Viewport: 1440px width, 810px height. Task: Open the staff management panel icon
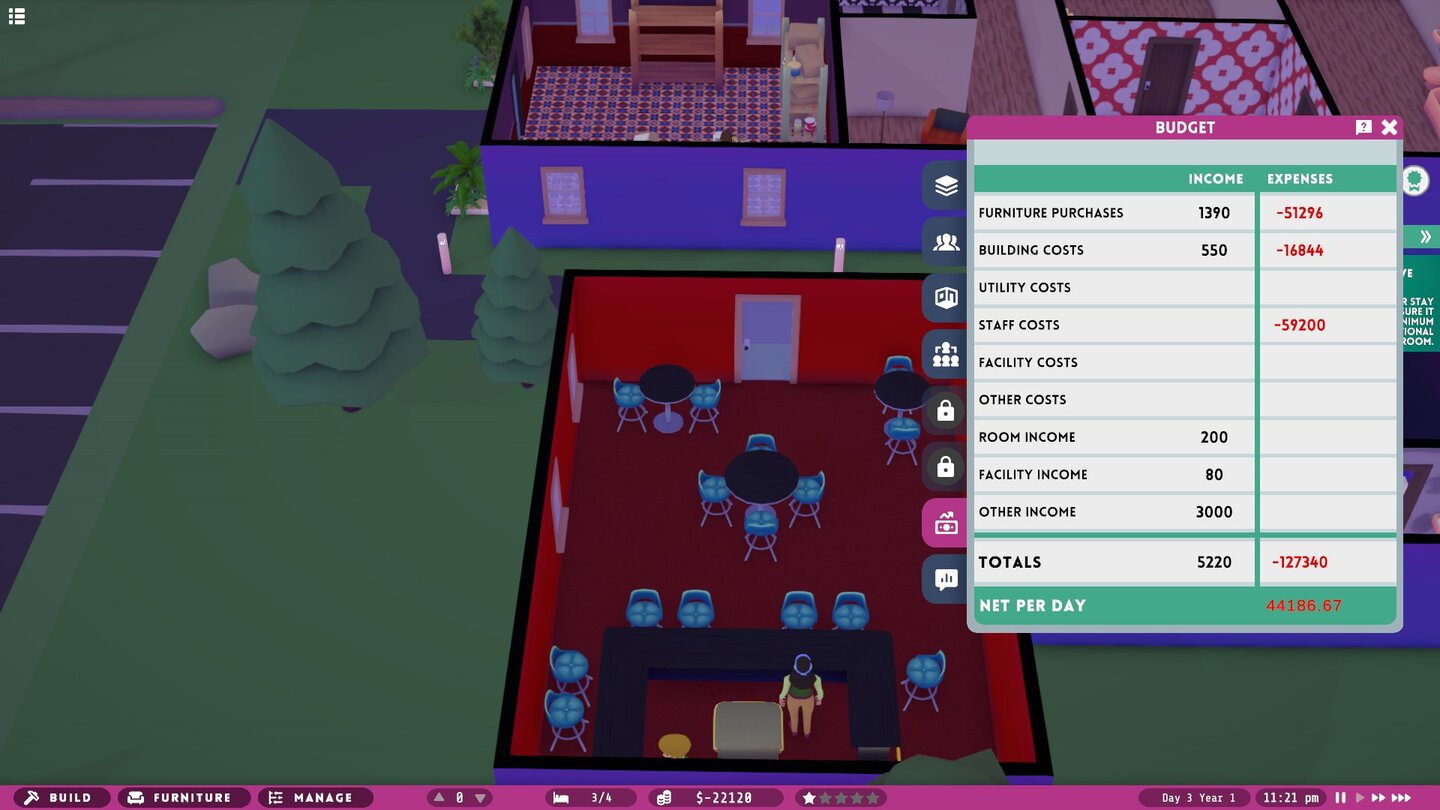coord(944,354)
